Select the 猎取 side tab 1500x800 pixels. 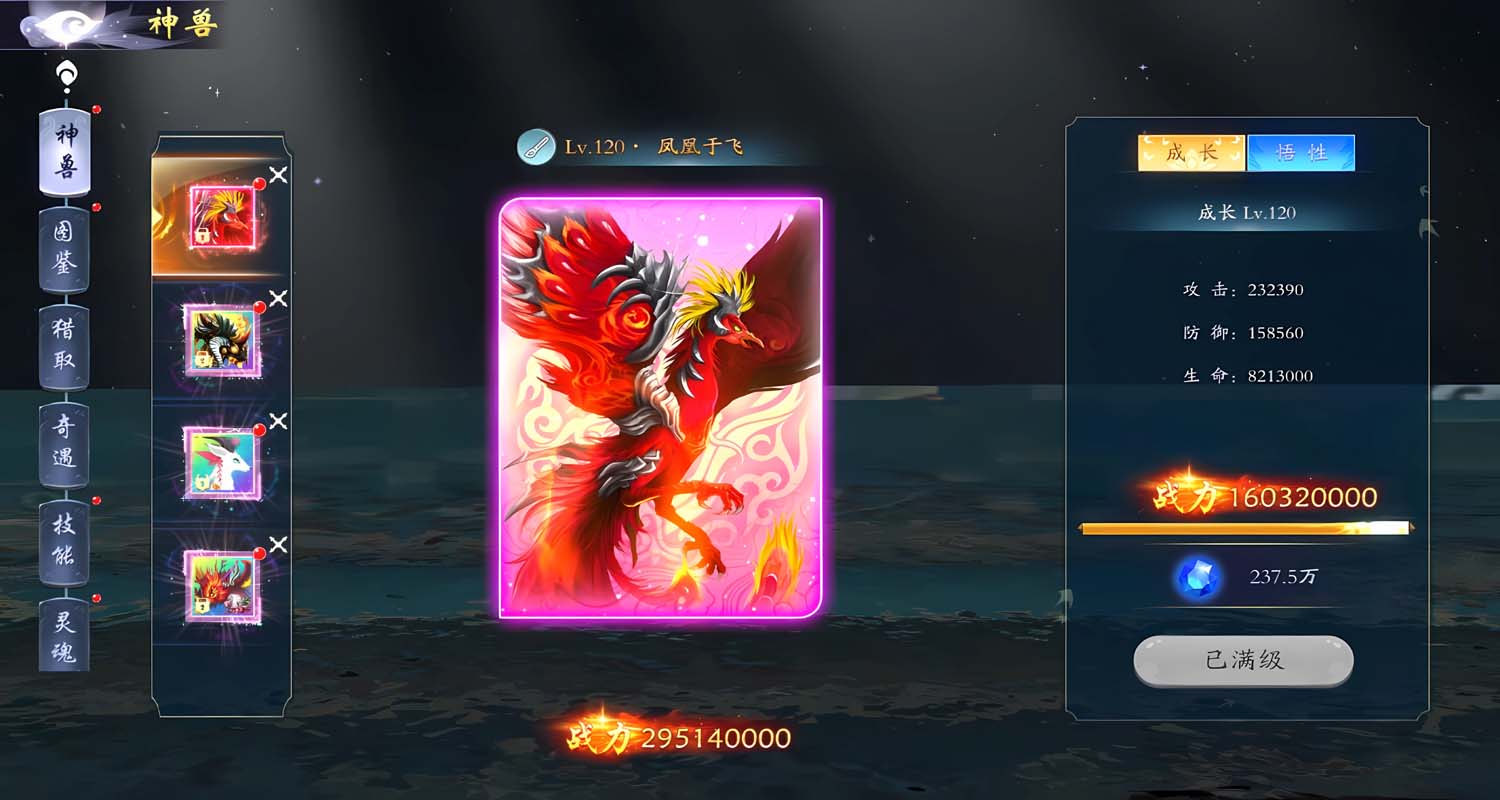65,346
